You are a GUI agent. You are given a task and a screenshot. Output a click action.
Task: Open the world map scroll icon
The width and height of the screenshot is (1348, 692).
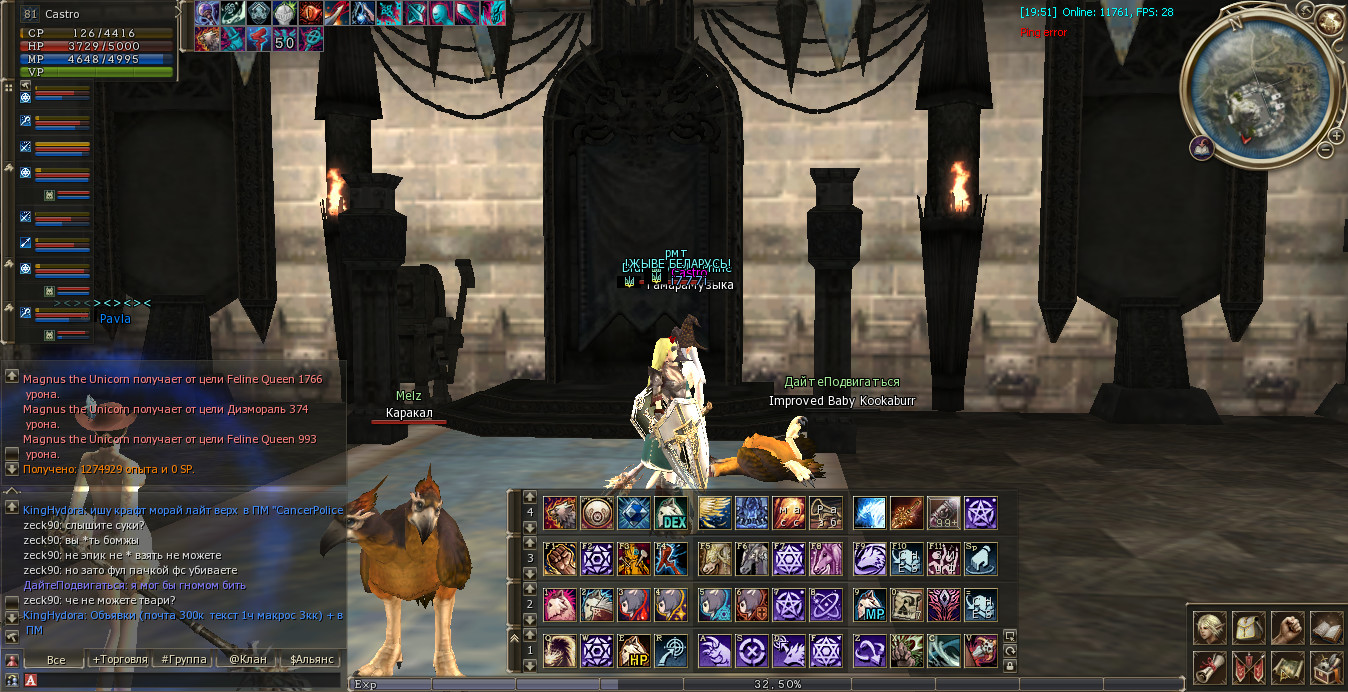[1288, 666]
